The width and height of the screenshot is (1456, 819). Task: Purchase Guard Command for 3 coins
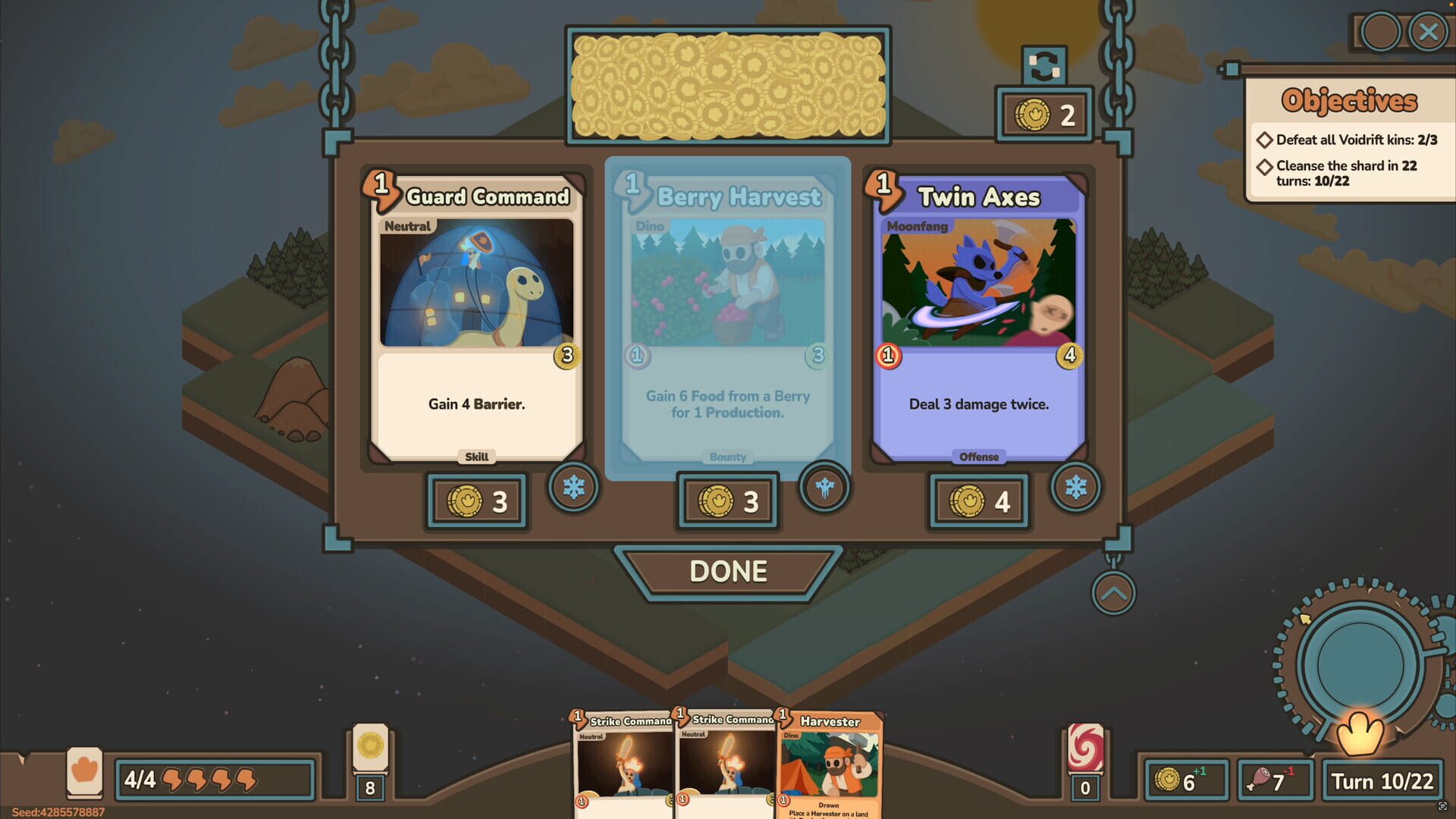click(x=475, y=500)
